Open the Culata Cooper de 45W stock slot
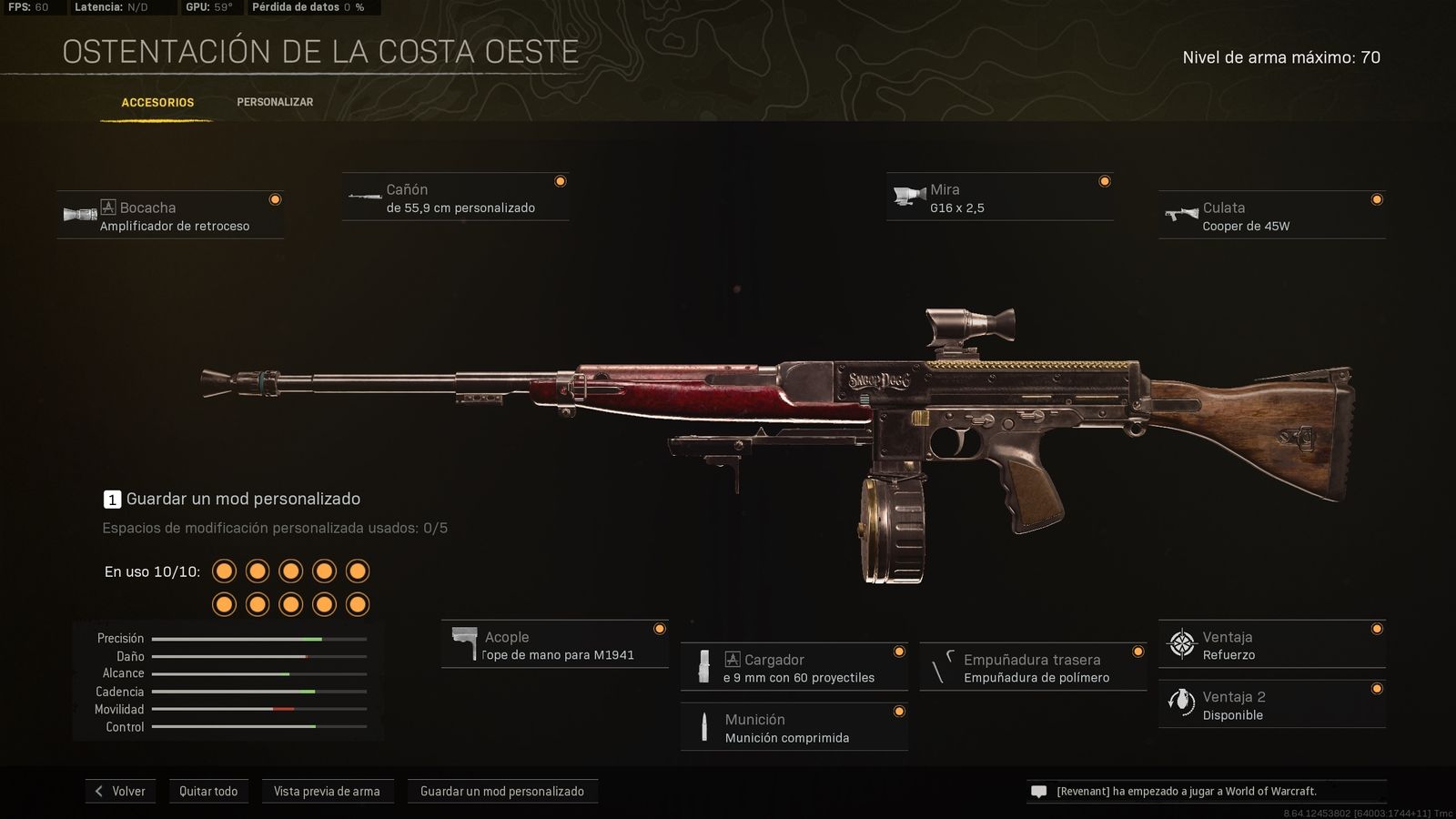This screenshot has height=819, width=1456. [1270, 215]
